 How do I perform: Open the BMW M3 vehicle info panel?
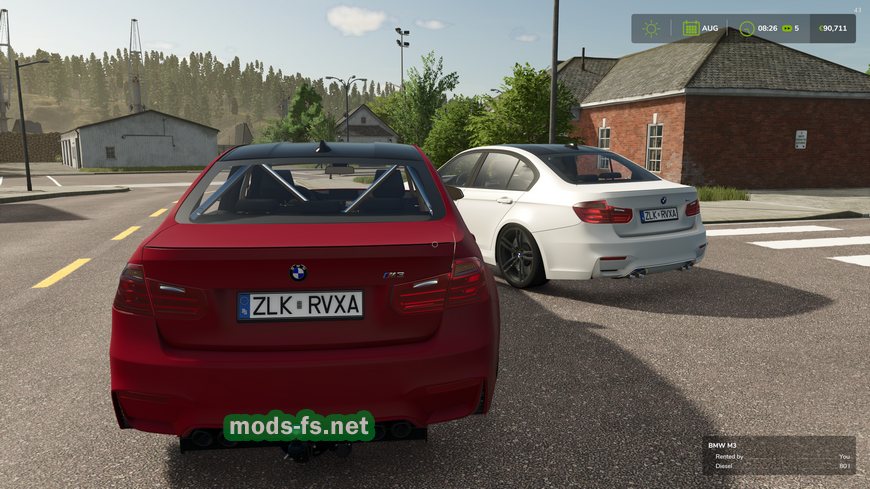[778, 455]
